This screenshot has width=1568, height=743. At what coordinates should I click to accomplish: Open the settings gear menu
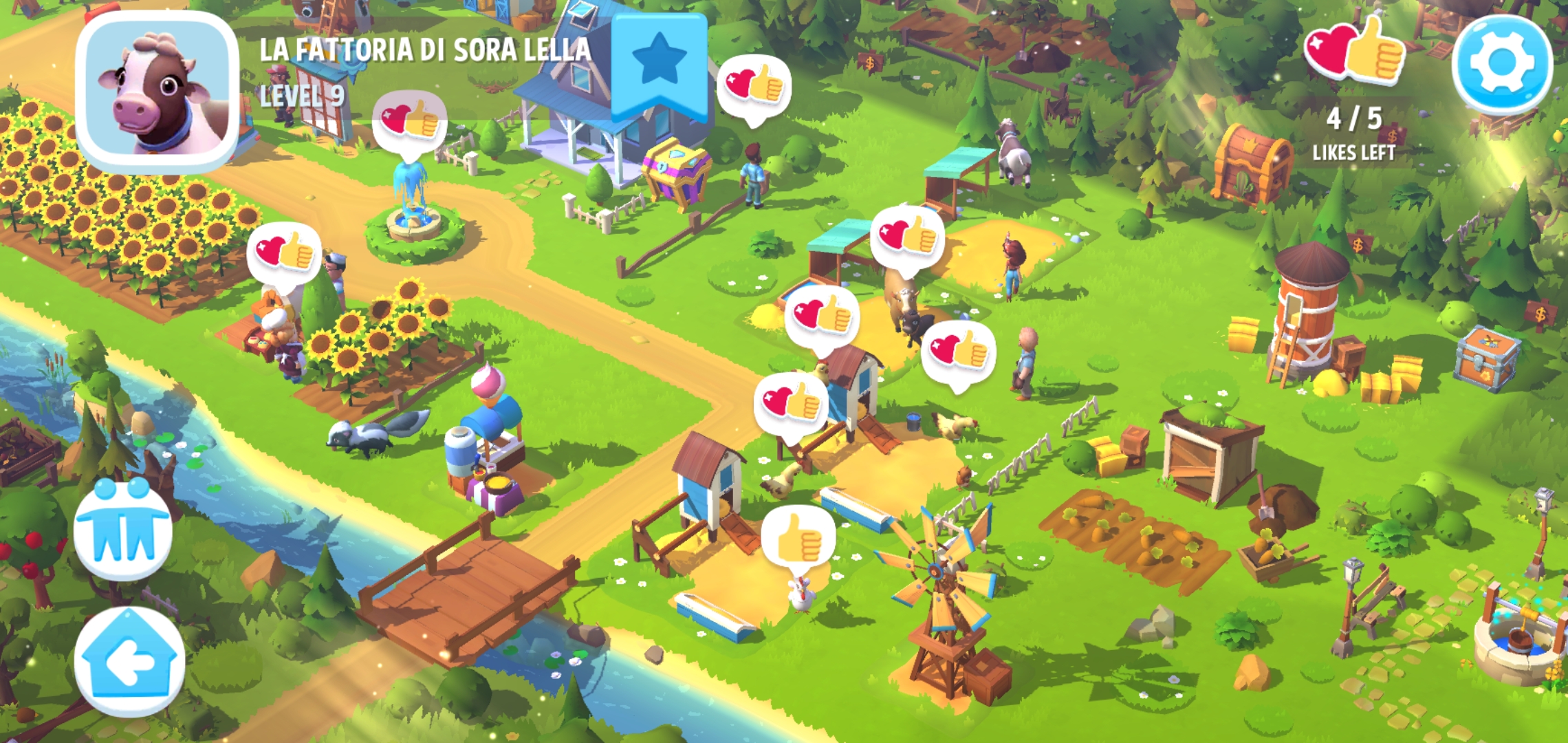[x=1502, y=63]
